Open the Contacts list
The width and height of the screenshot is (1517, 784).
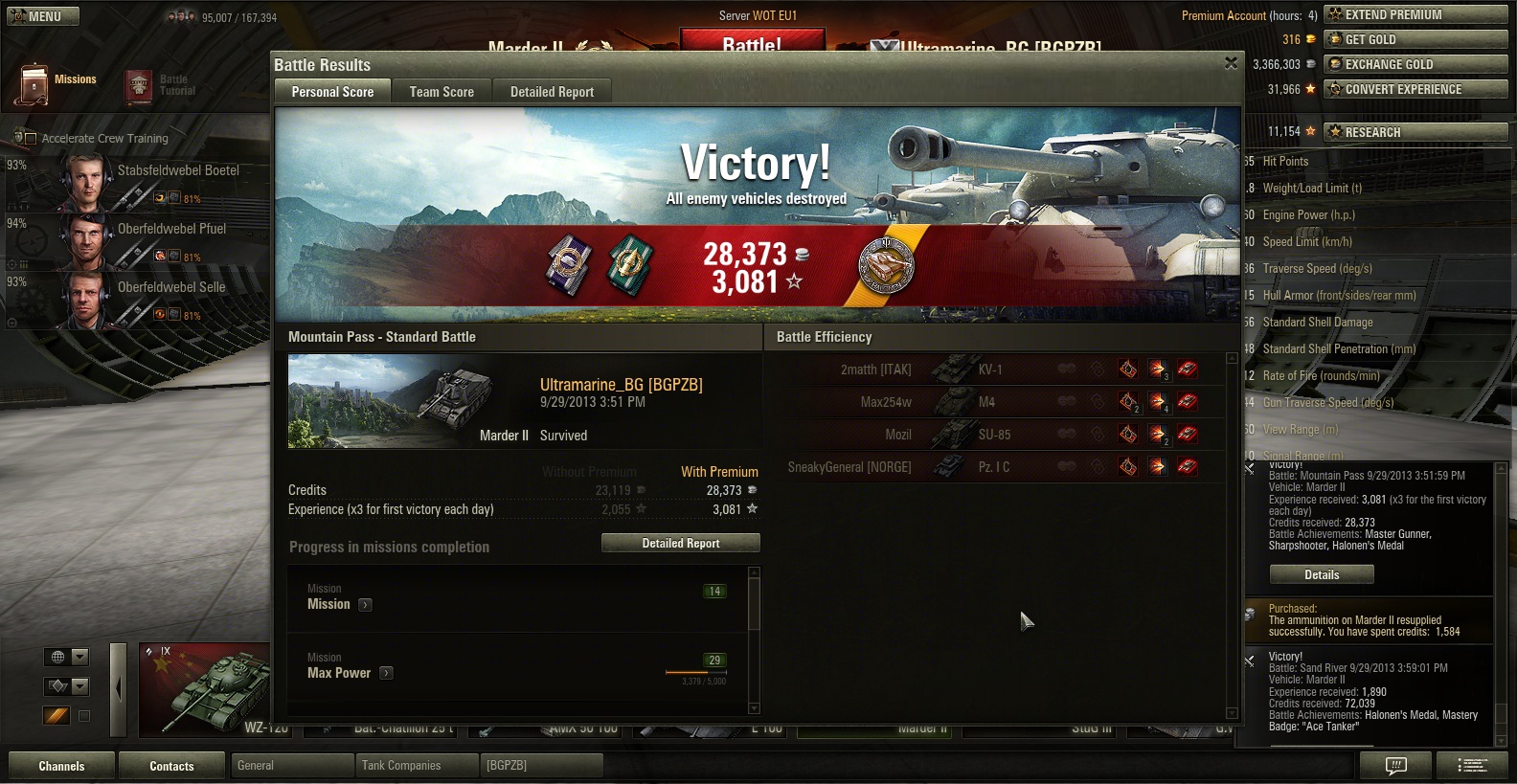(171, 766)
